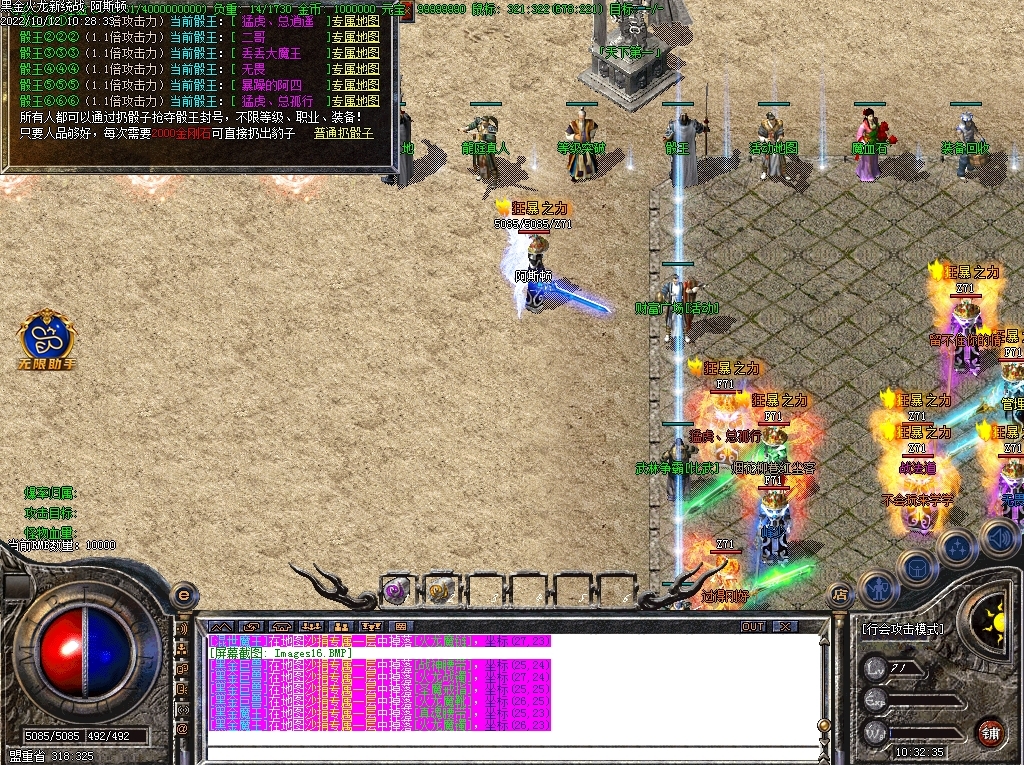Select the purple scroll belt slot
This screenshot has height=765, width=1024.
pyautogui.click(x=397, y=591)
